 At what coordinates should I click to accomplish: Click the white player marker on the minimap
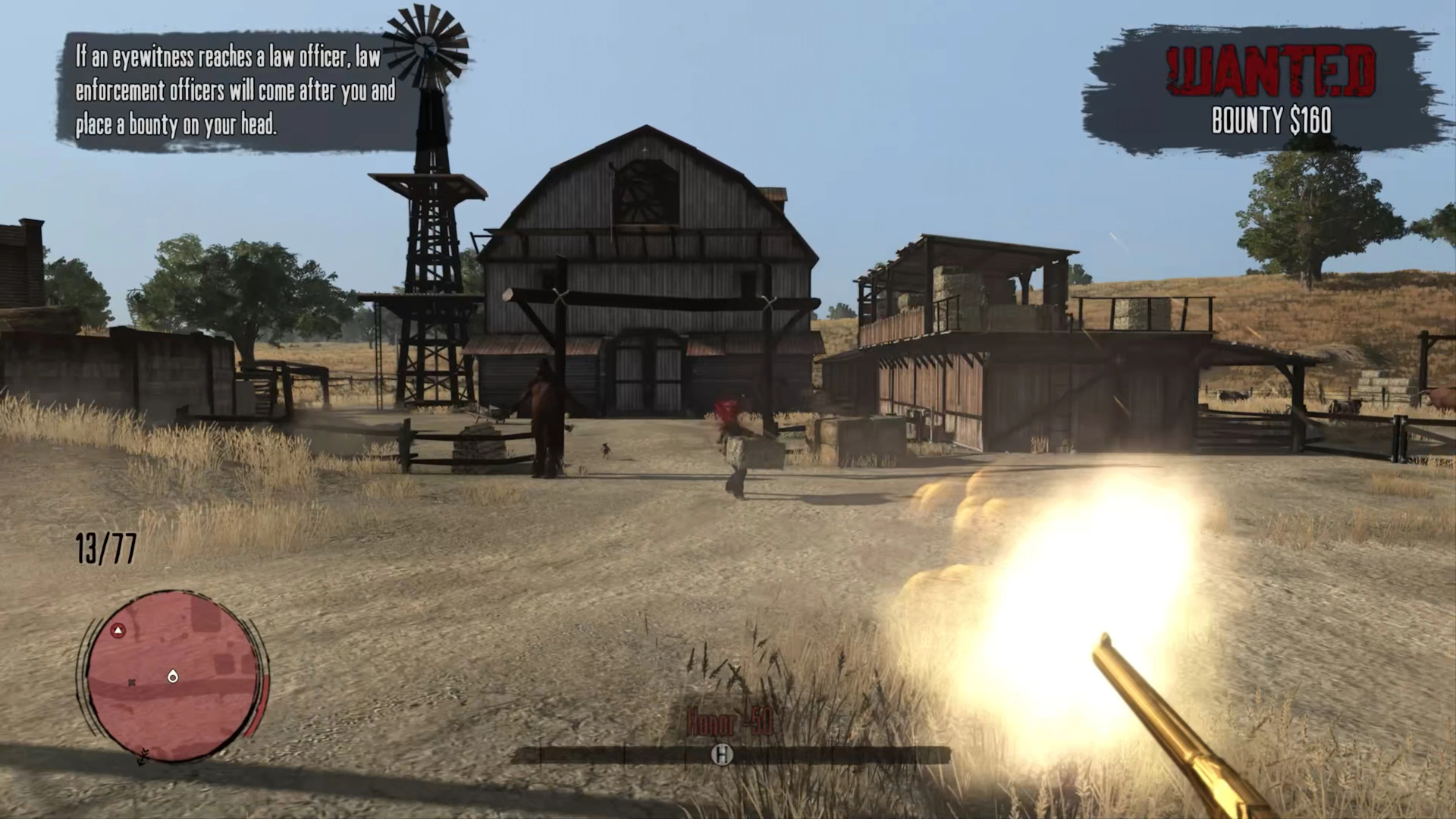pyautogui.click(x=173, y=677)
